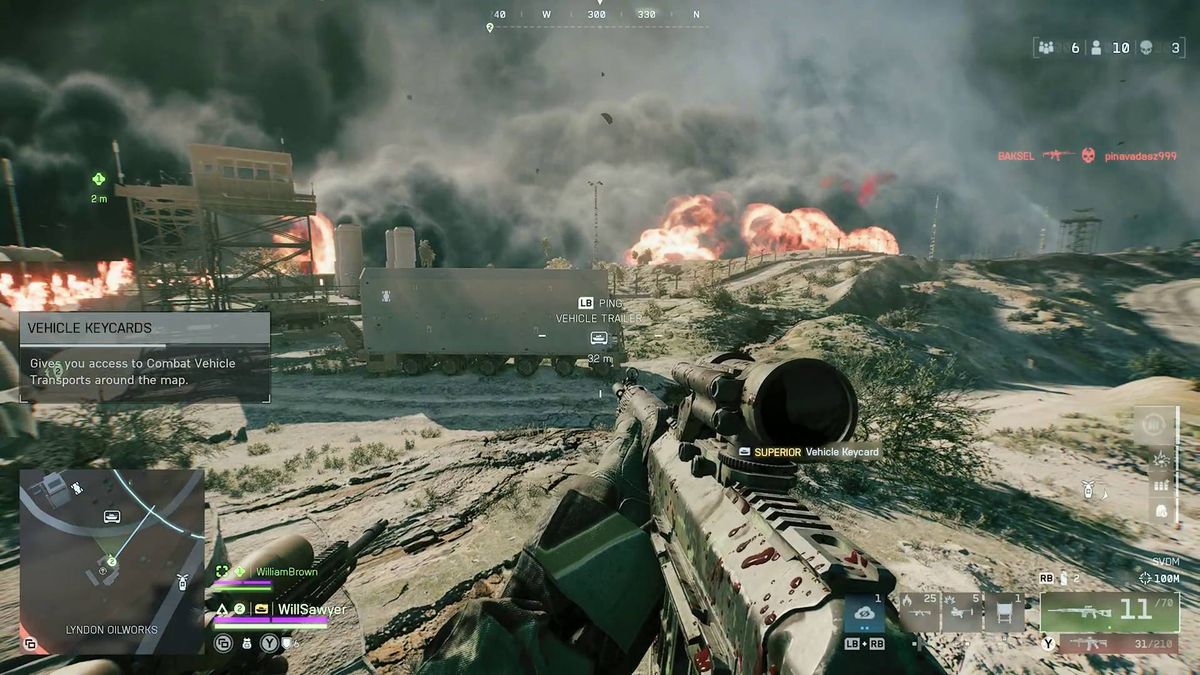Image resolution: width=1200 pixels, height=675 pixels.
Task: Select the green squadmate marker icon
Action: click(98, 179)
